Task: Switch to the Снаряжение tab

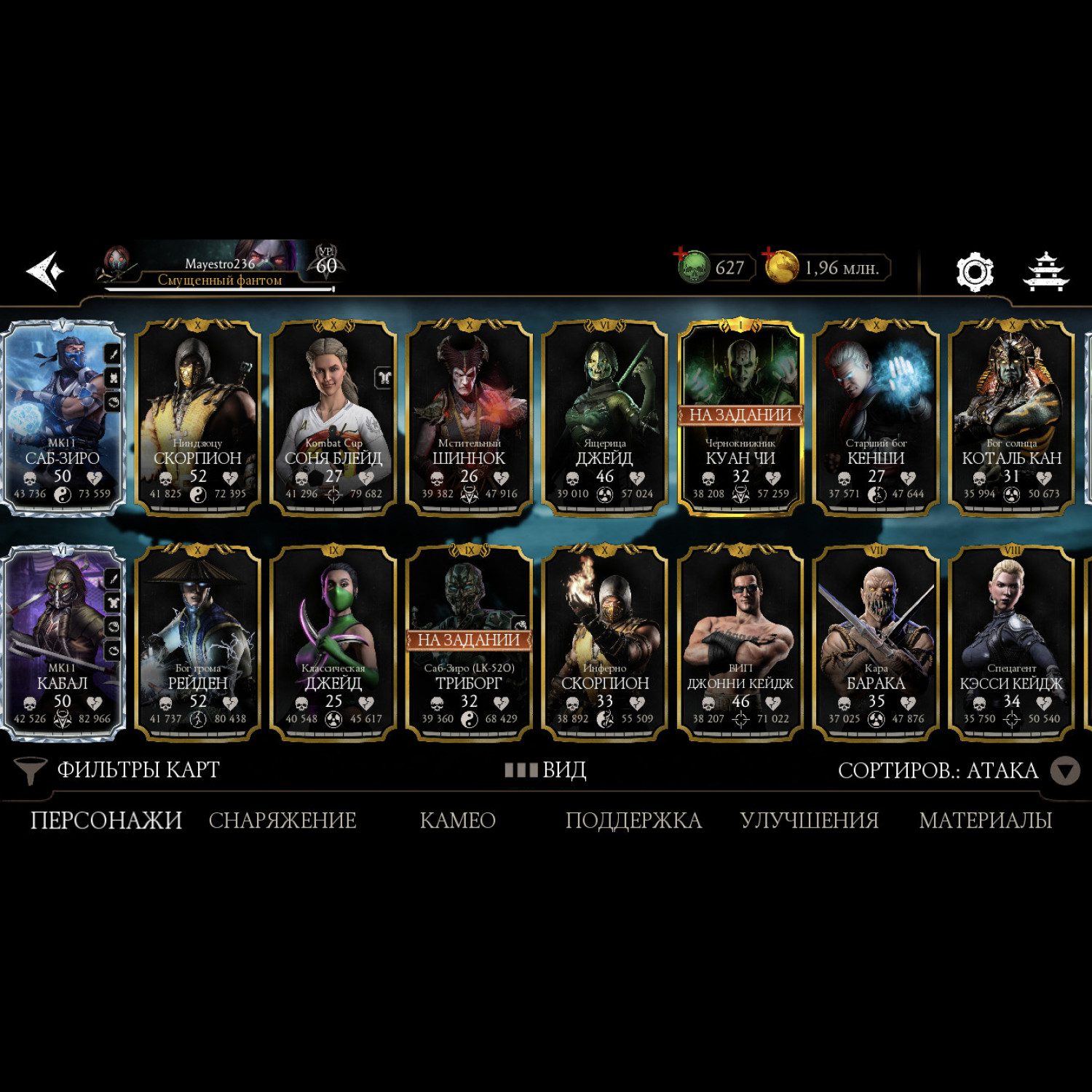Action: [x=282, y=820]
